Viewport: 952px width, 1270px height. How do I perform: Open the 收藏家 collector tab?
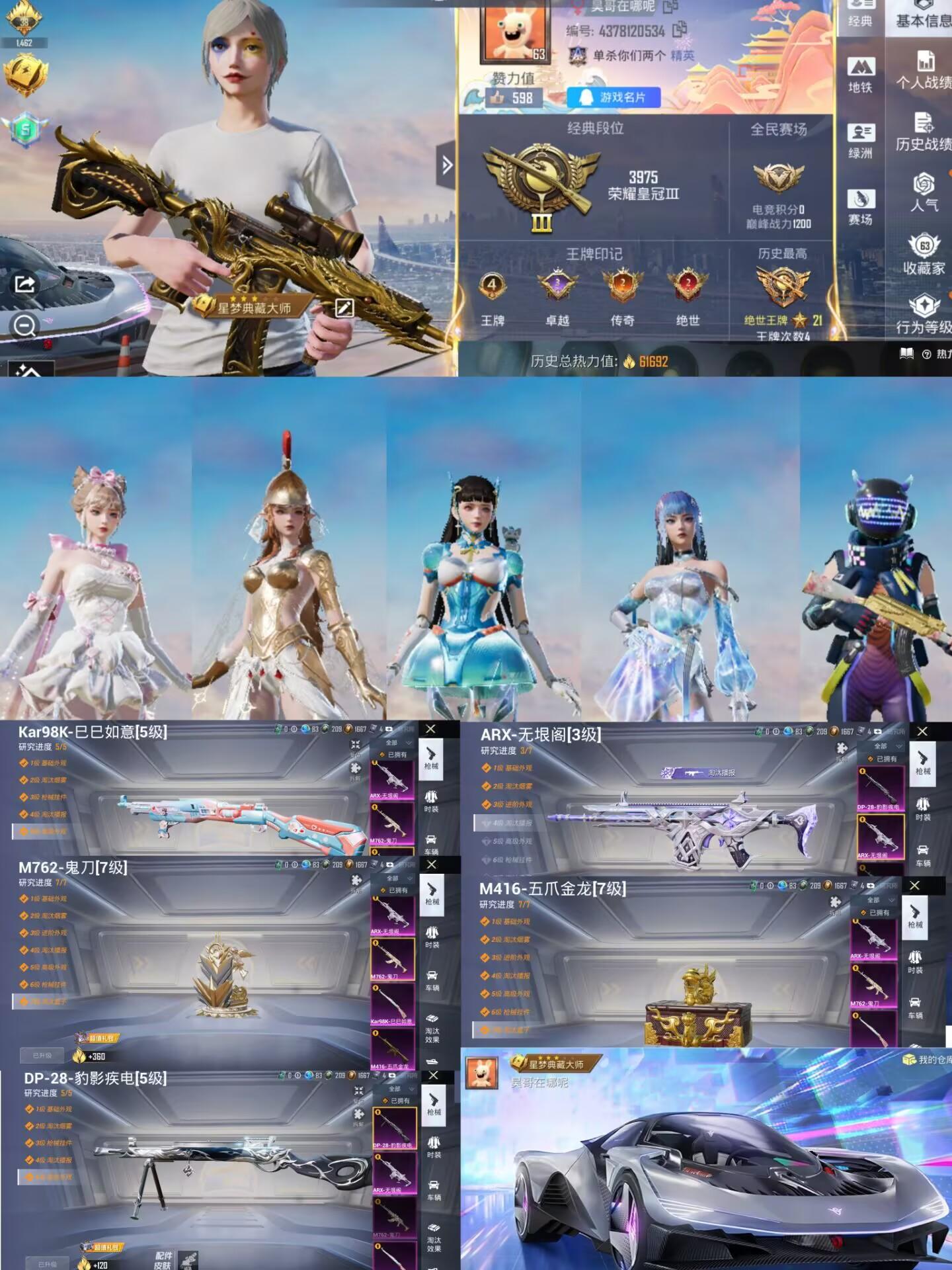[924, 254]
